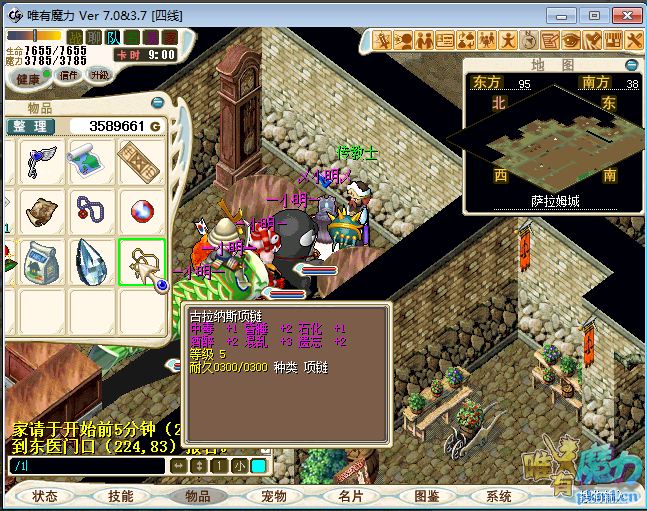Select the purple bead necklace item
Image resolution: width=647 pixels, height=511 pixels.
(91, 211)
